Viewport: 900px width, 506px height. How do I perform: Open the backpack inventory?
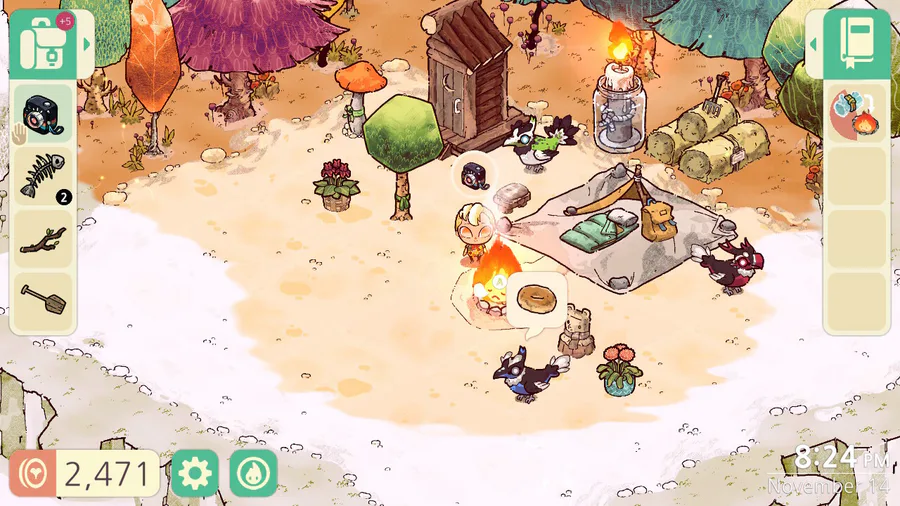click(44, 45)
